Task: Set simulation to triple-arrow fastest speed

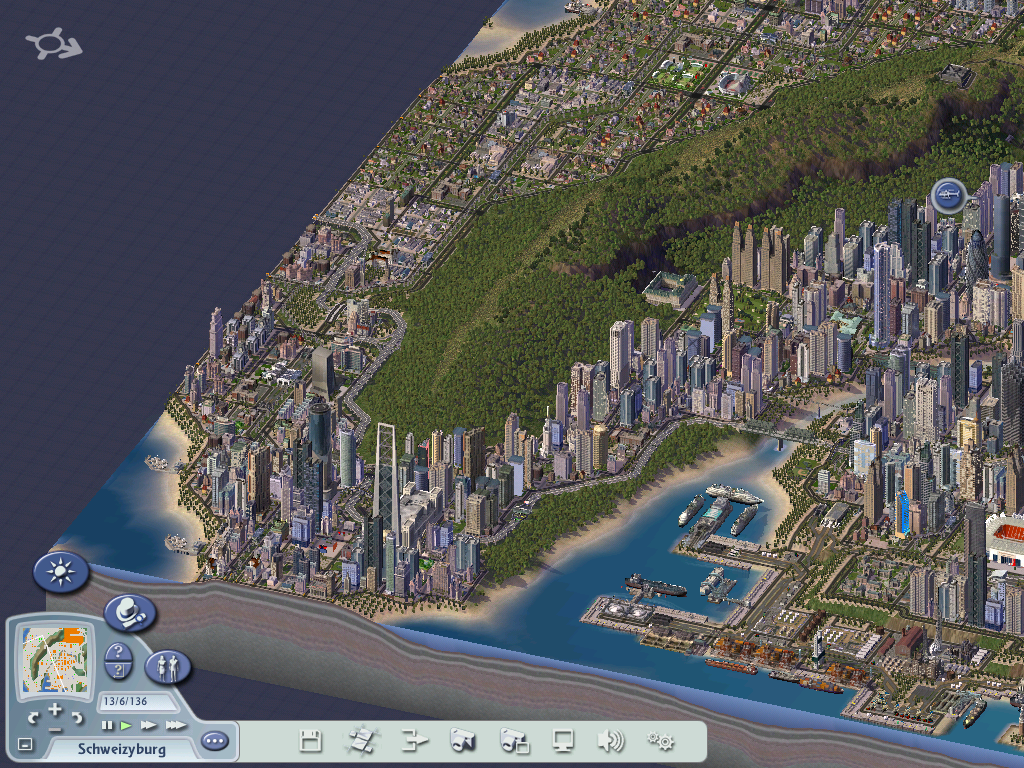Action: pyautogui.click(x=175, y=725)
